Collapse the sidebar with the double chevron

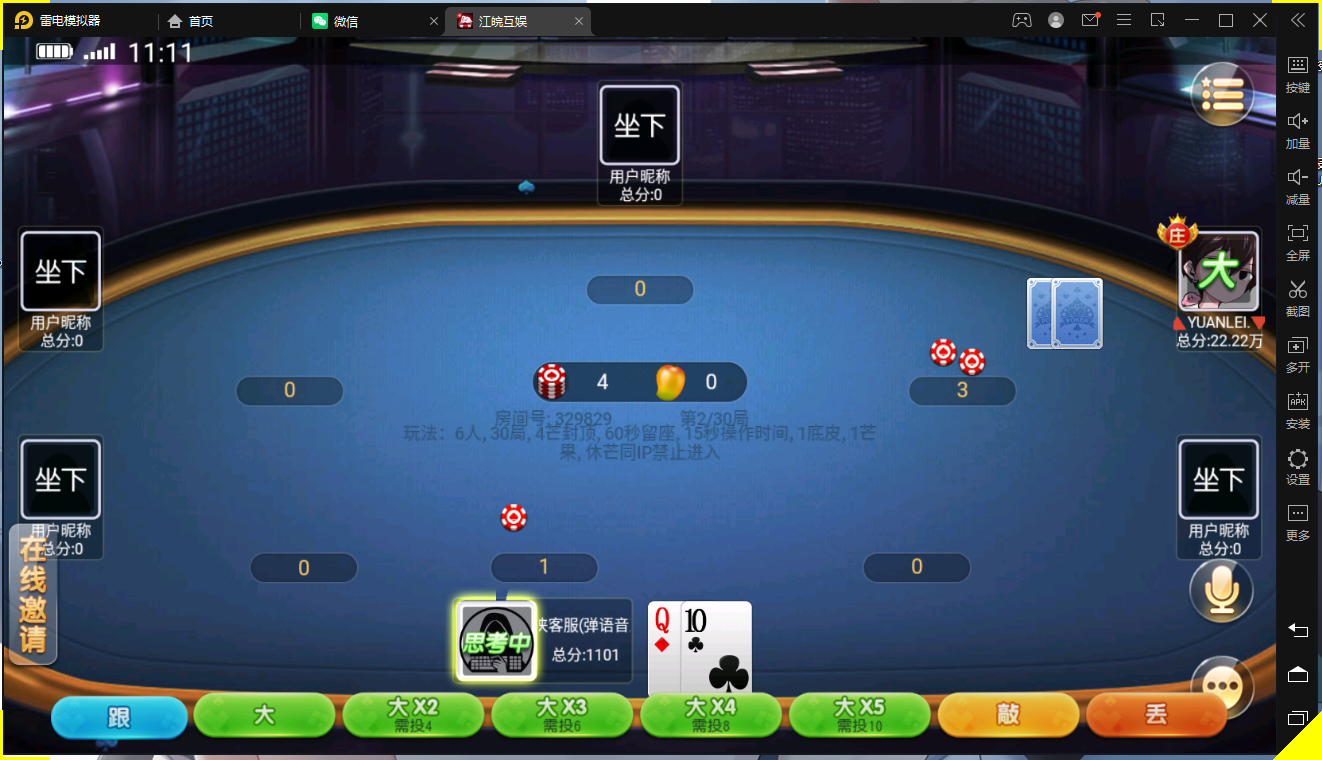[1297, 20]
